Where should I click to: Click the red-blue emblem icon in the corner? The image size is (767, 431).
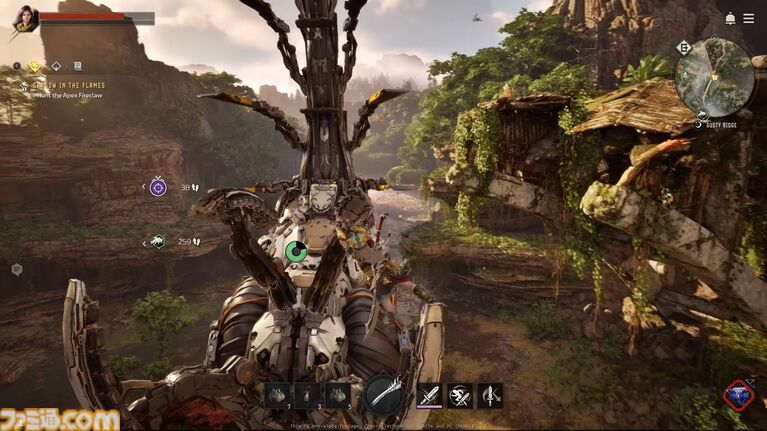pos(739,394)
